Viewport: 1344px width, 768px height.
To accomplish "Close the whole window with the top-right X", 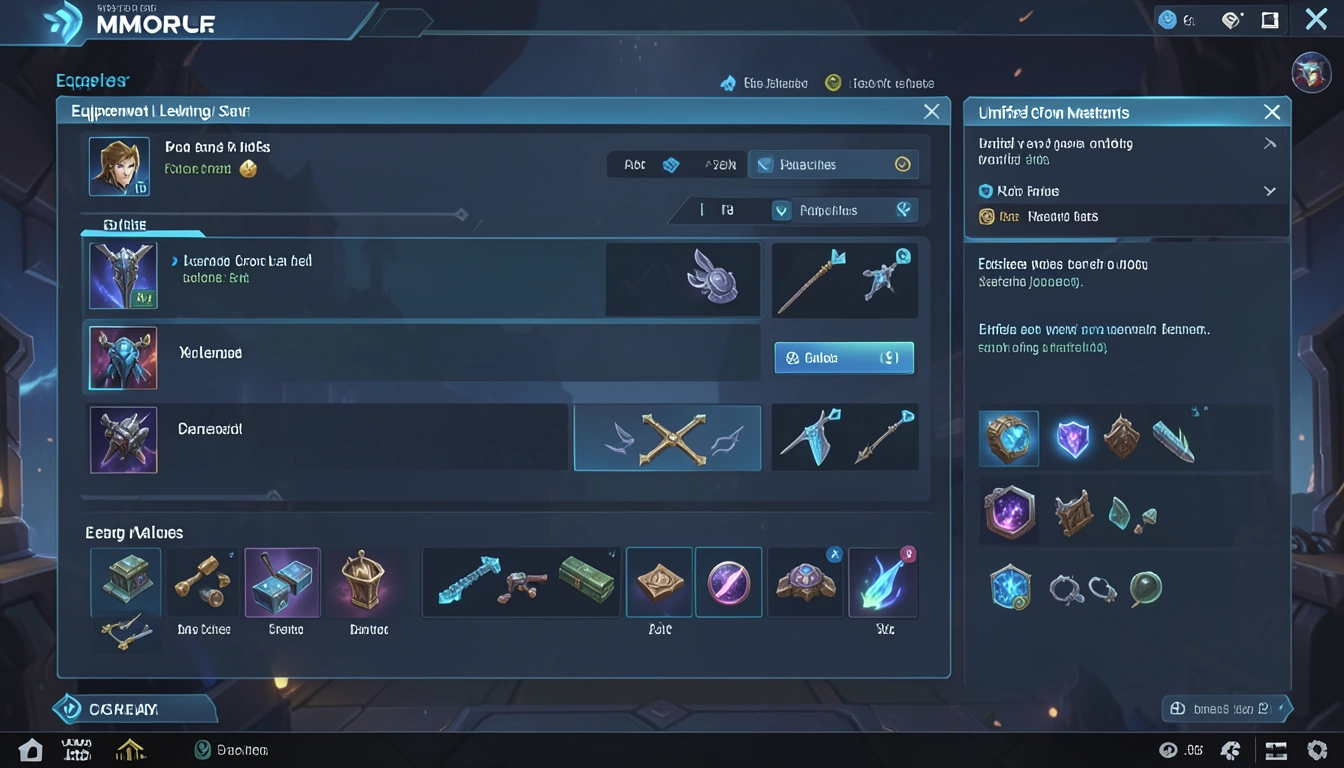I will [x=1316, y=19].
